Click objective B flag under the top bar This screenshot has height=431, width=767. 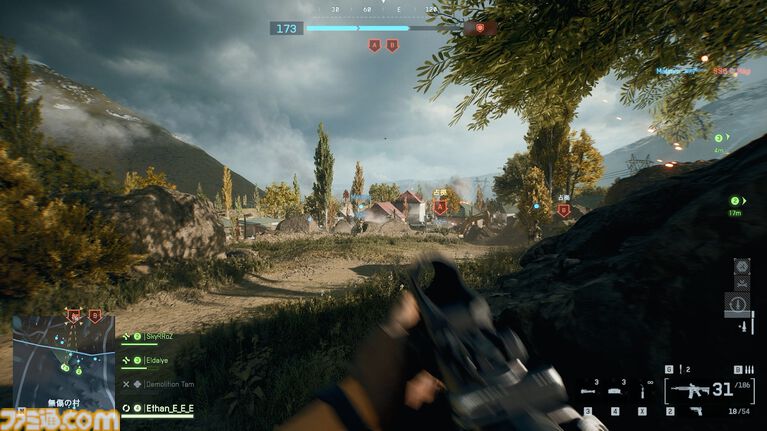pos(392,45)
